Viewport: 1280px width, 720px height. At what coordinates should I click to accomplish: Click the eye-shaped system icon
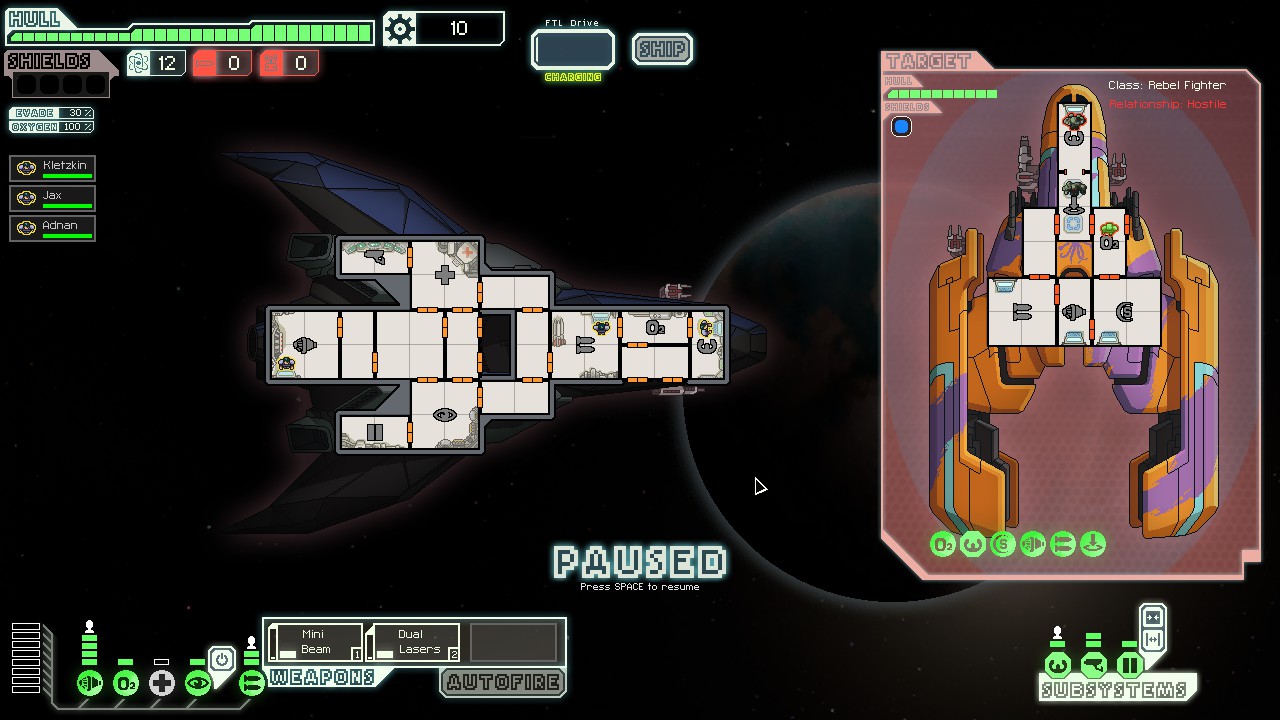tap(198, 683)
